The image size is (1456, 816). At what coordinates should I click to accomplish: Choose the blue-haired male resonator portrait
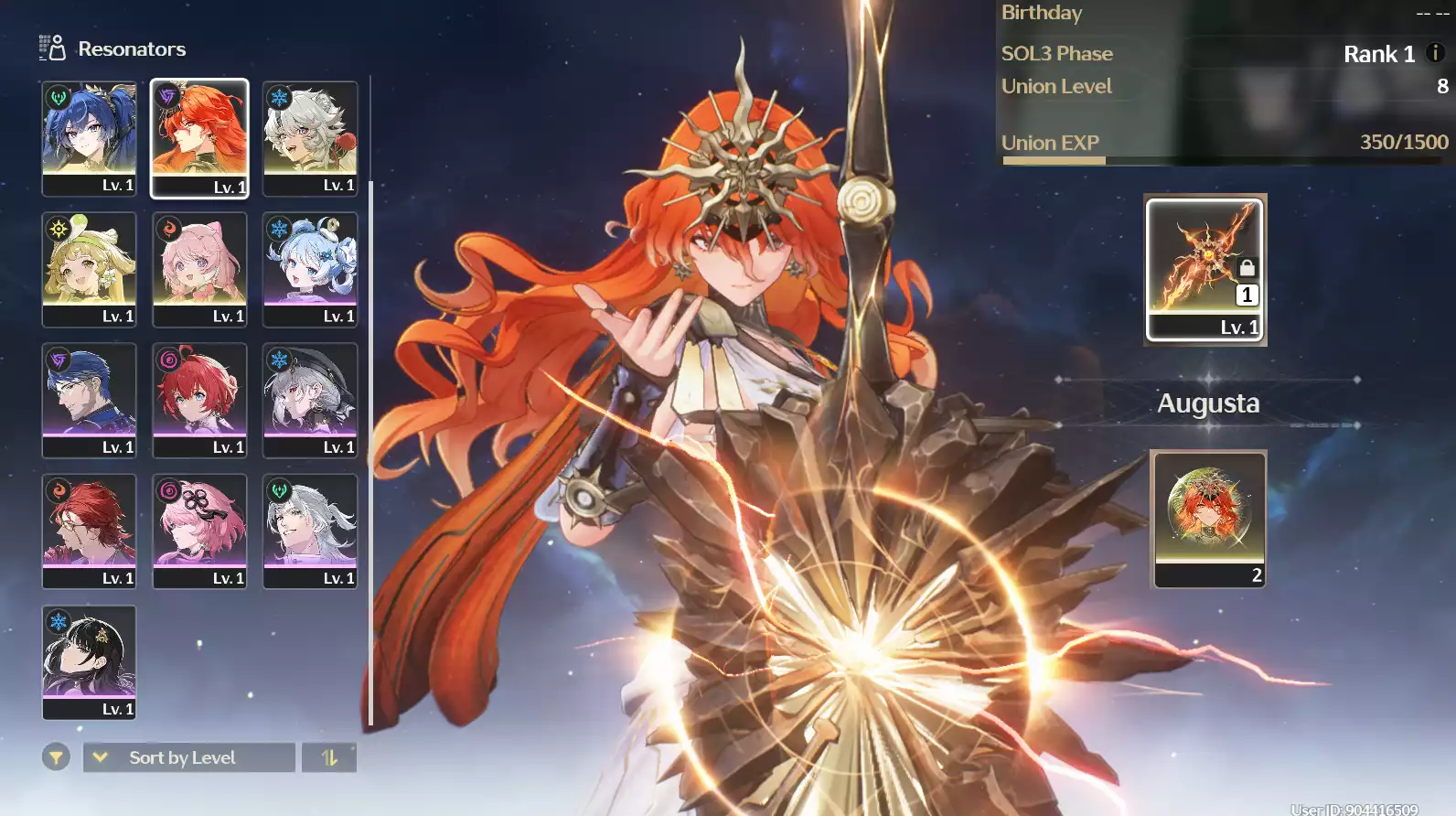89,400
